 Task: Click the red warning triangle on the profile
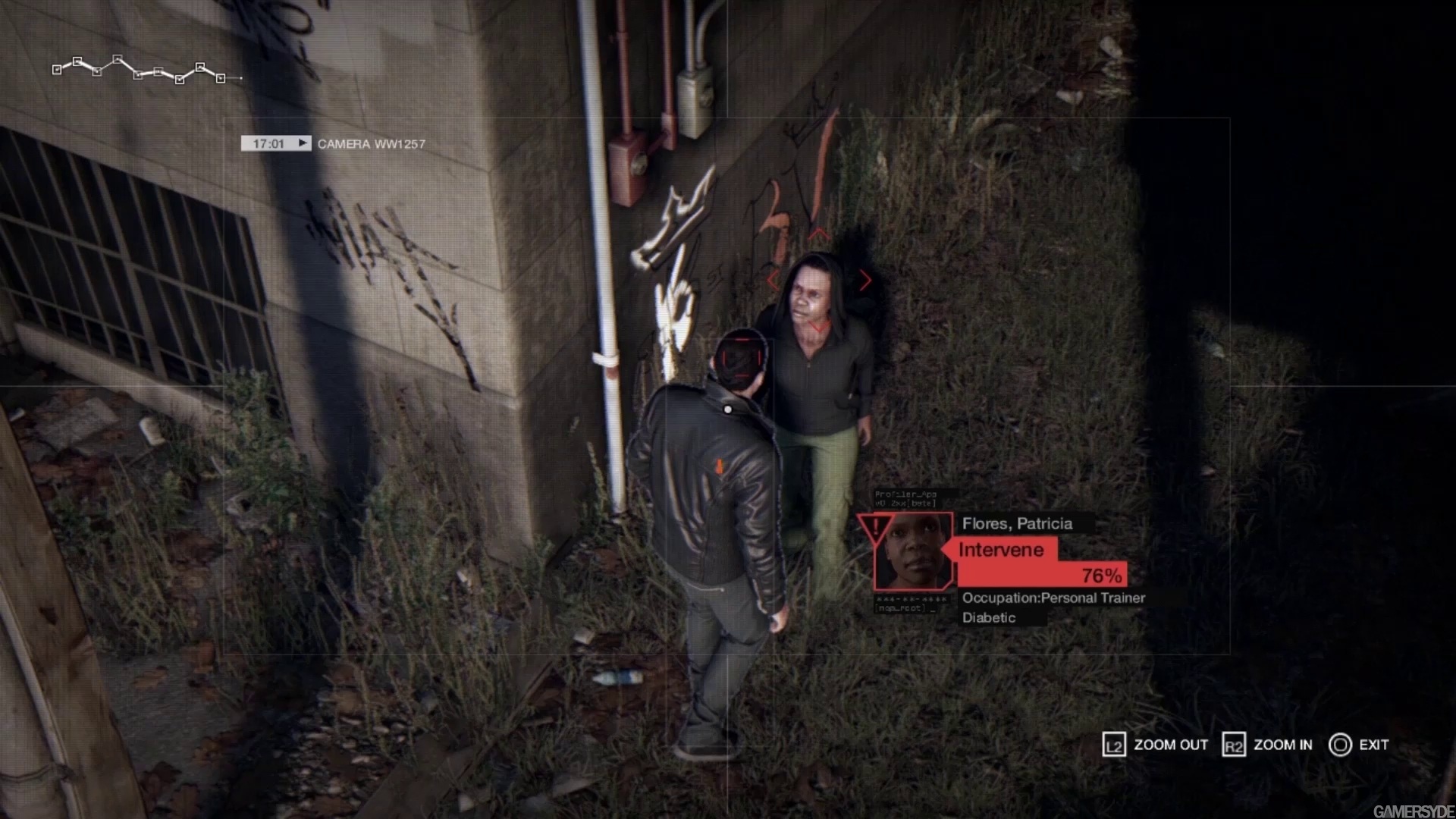875,526
